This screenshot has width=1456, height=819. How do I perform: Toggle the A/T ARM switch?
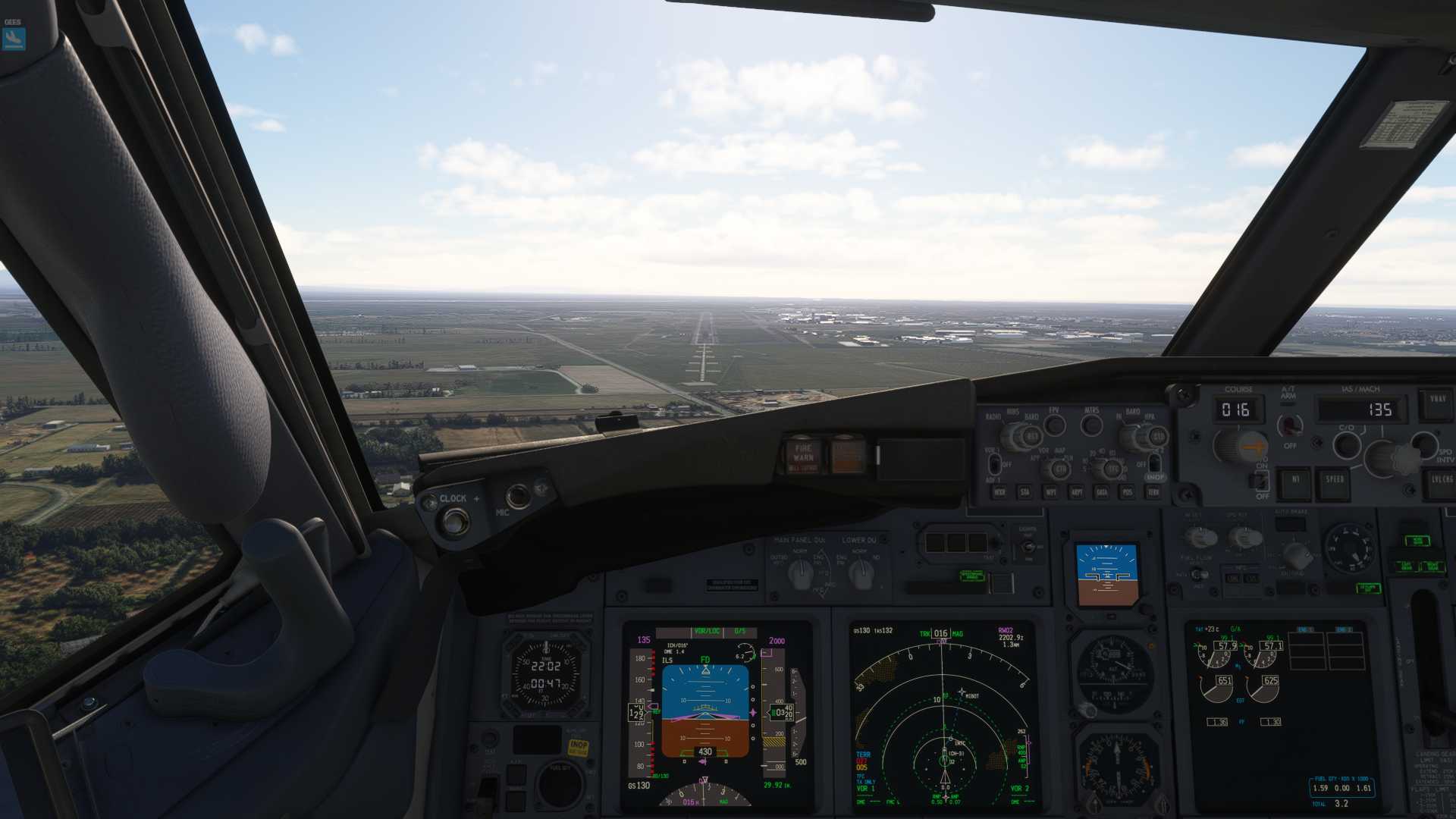click(1288, 425)
